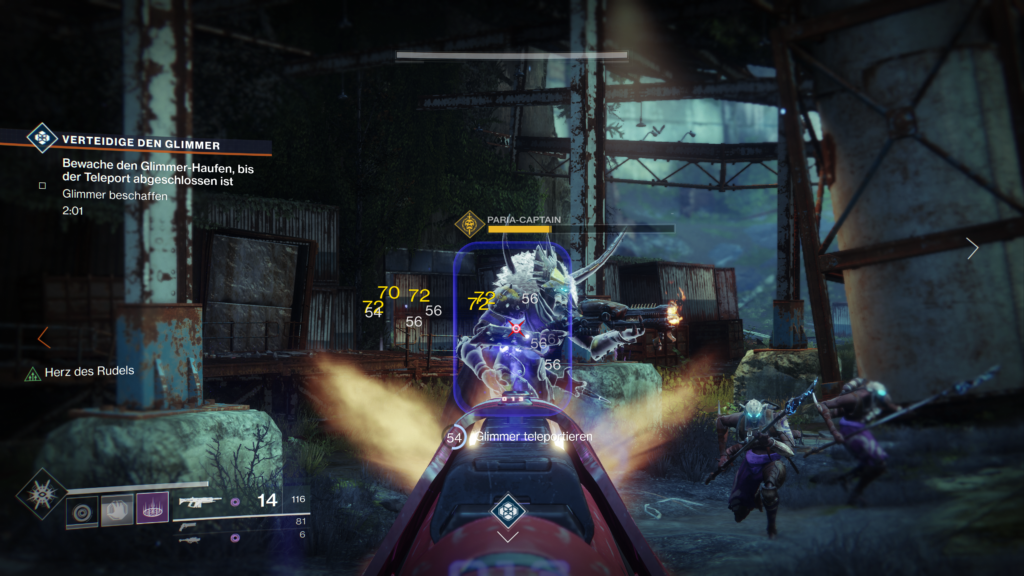Select the super ability diamond icon
Screen dimensions: 1024x576
(42, 496)
